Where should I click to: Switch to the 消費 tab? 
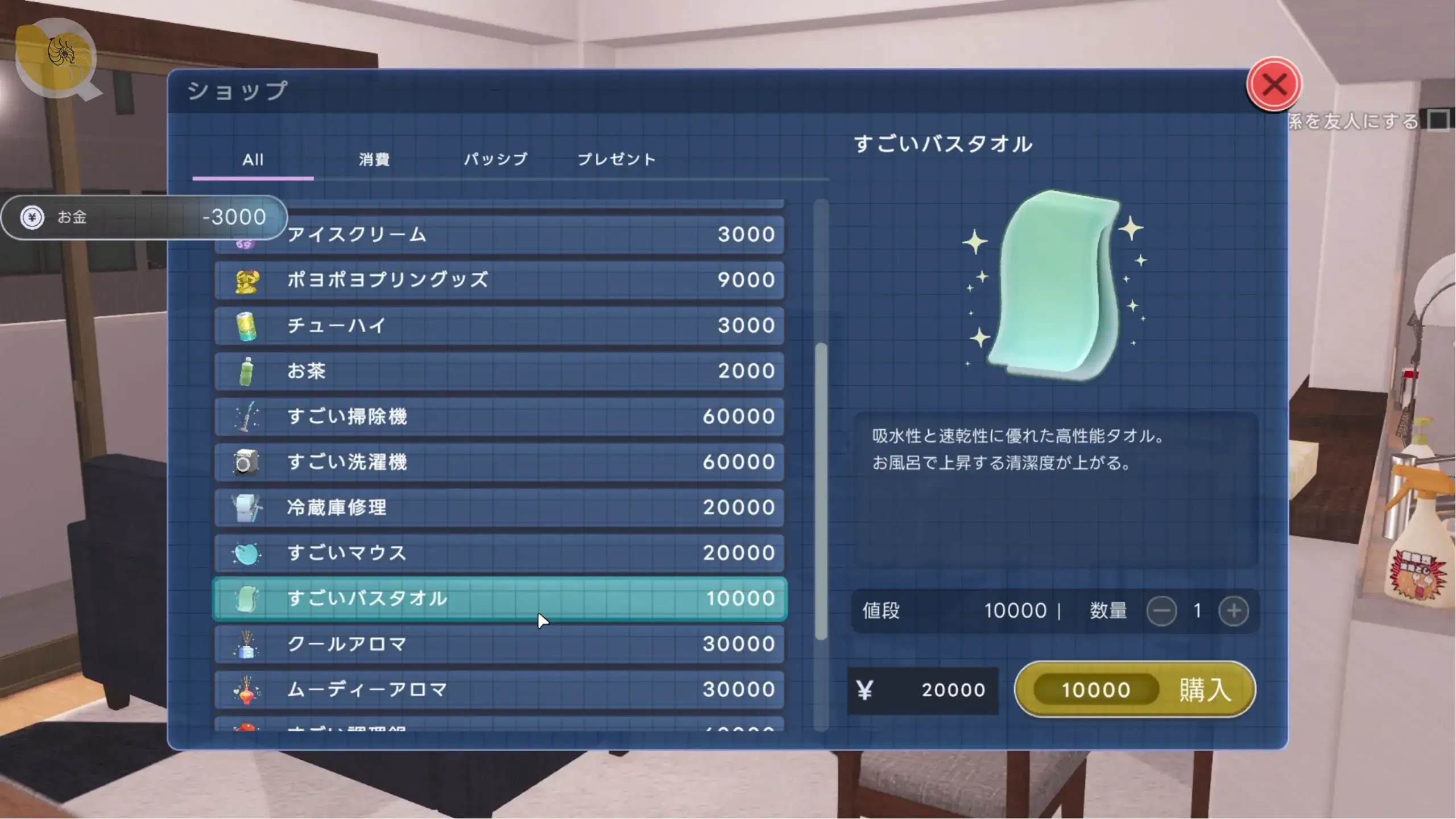pyautogui.click(x=374, y=159)
